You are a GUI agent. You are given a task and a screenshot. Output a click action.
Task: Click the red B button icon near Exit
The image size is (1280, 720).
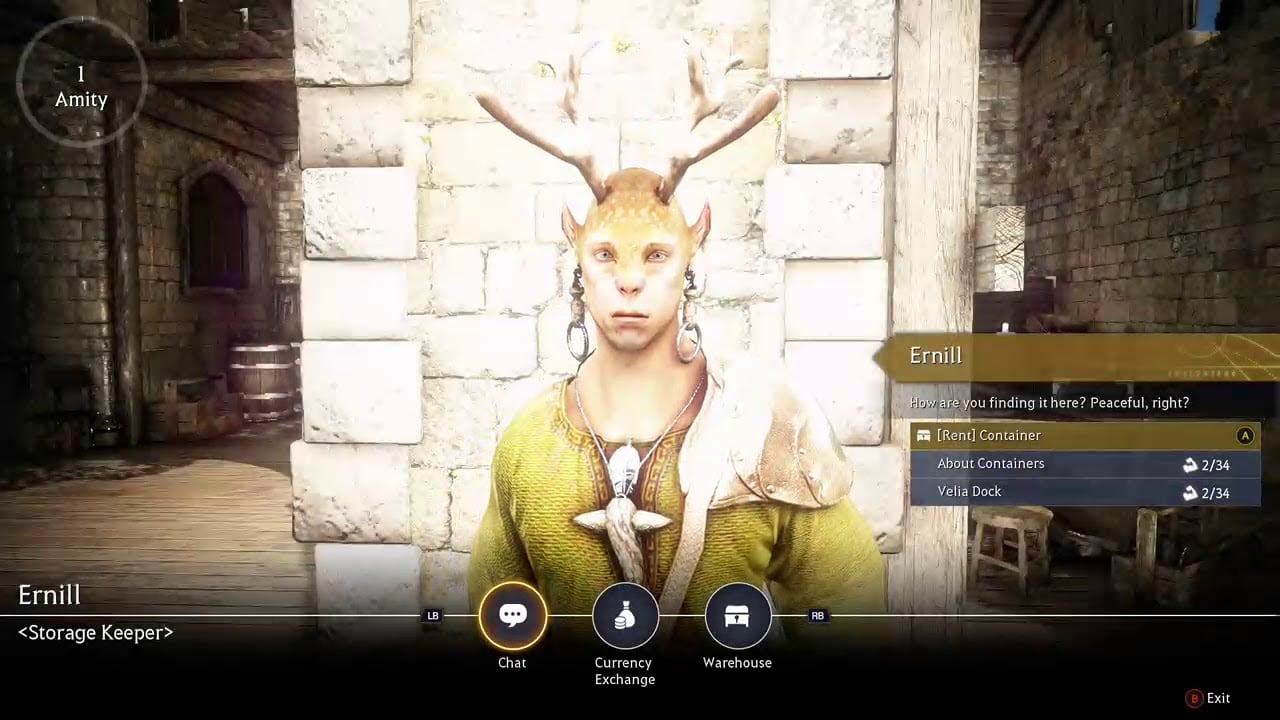(1193, 698)
